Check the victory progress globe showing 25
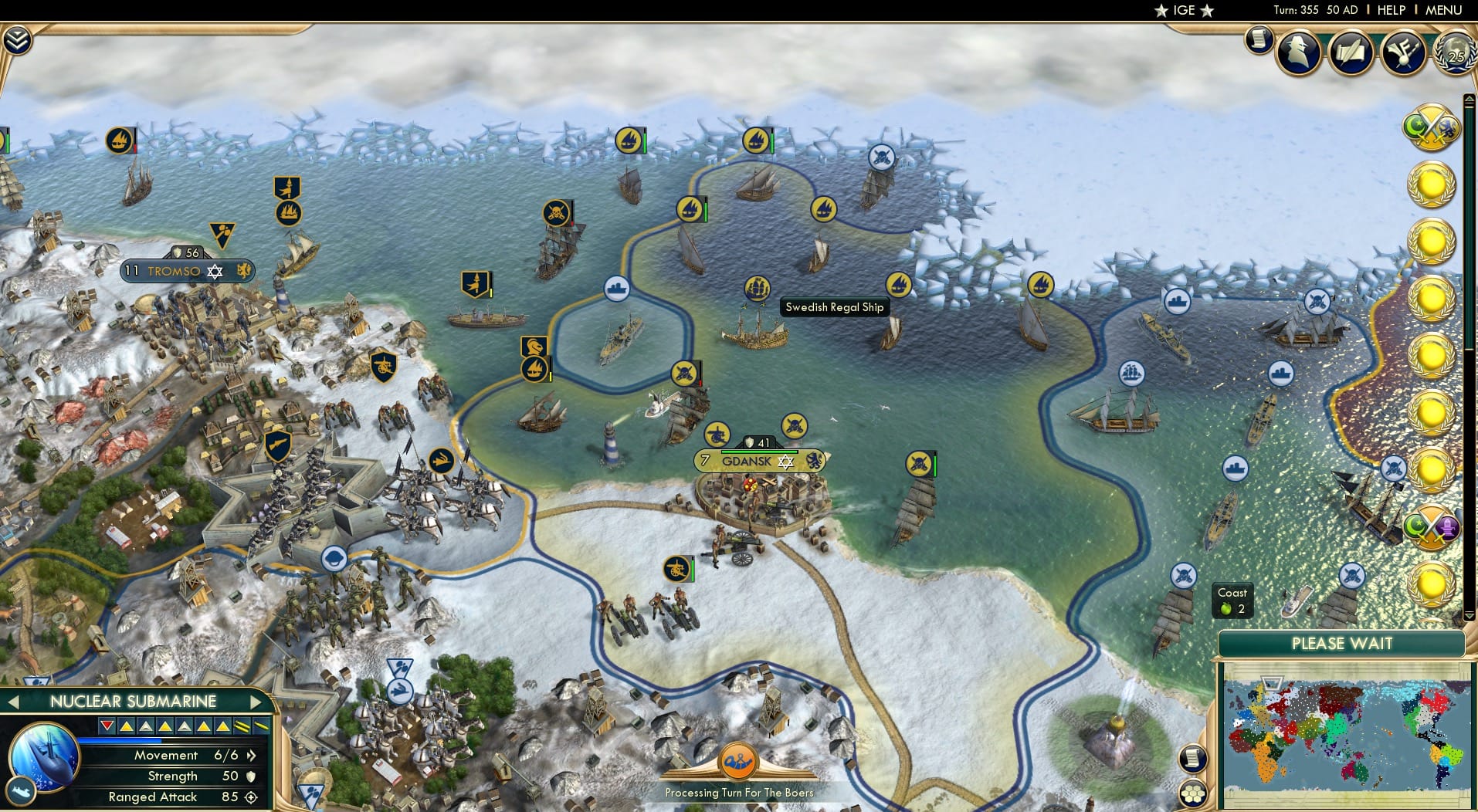Image resolution: width=1478 pixels, height=812 pixels. click(x=1455, y=54)
